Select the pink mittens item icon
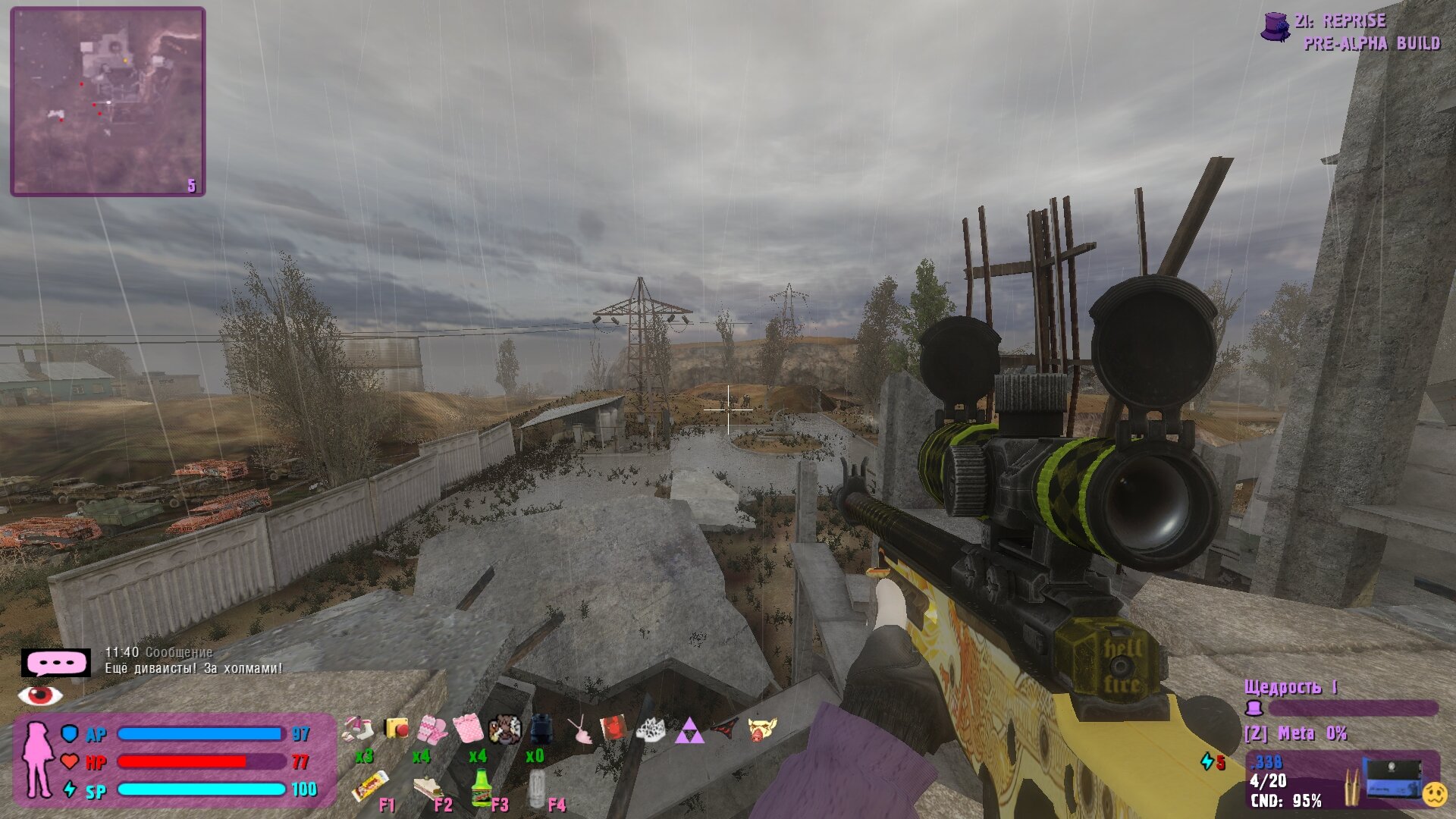1456x819 pixels. point(433,730)
